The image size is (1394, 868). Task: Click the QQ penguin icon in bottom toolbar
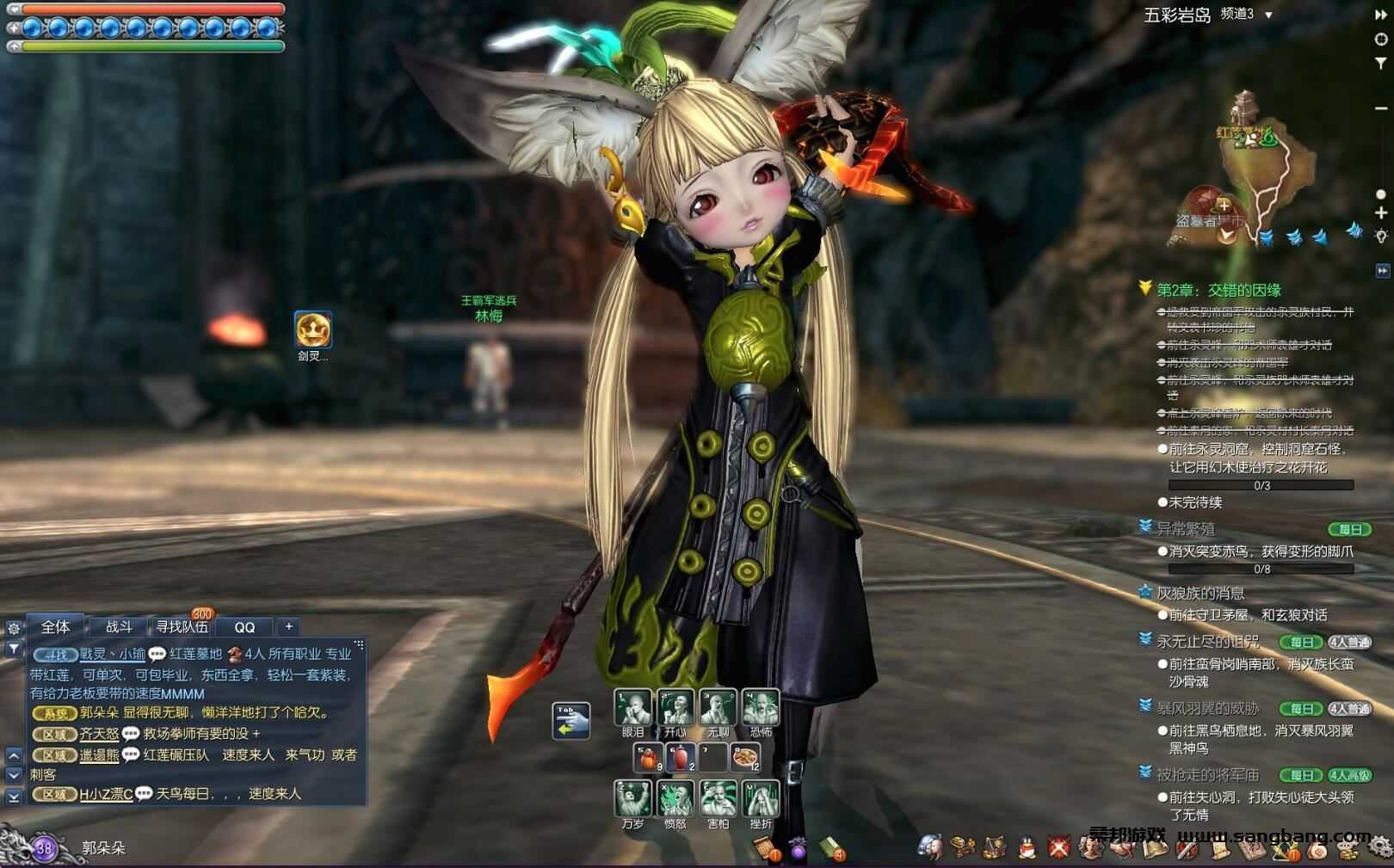(x=1027, y=848)
